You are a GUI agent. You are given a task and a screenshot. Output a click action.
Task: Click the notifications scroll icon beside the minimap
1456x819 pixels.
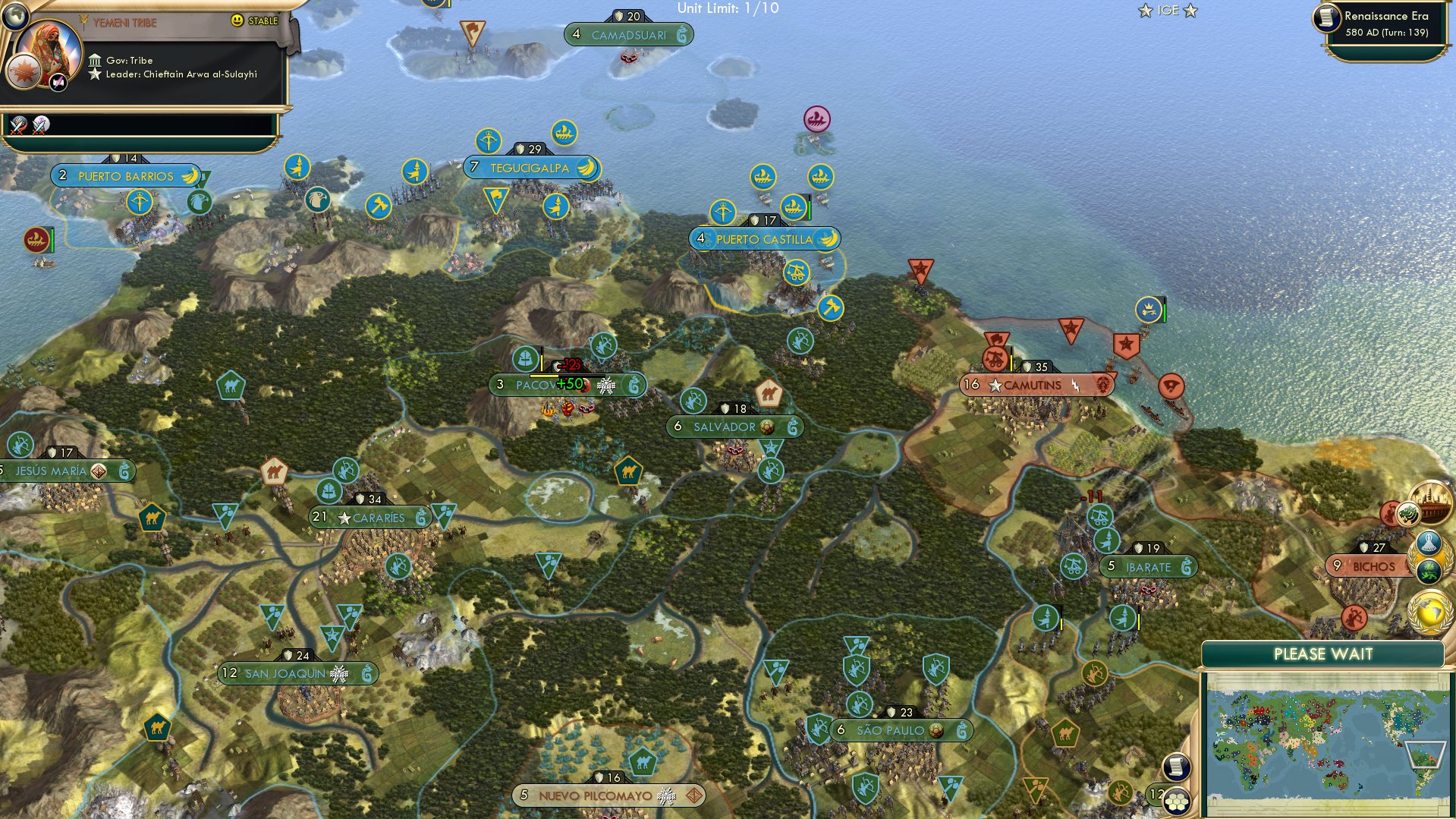click(x=1175, y=767)
